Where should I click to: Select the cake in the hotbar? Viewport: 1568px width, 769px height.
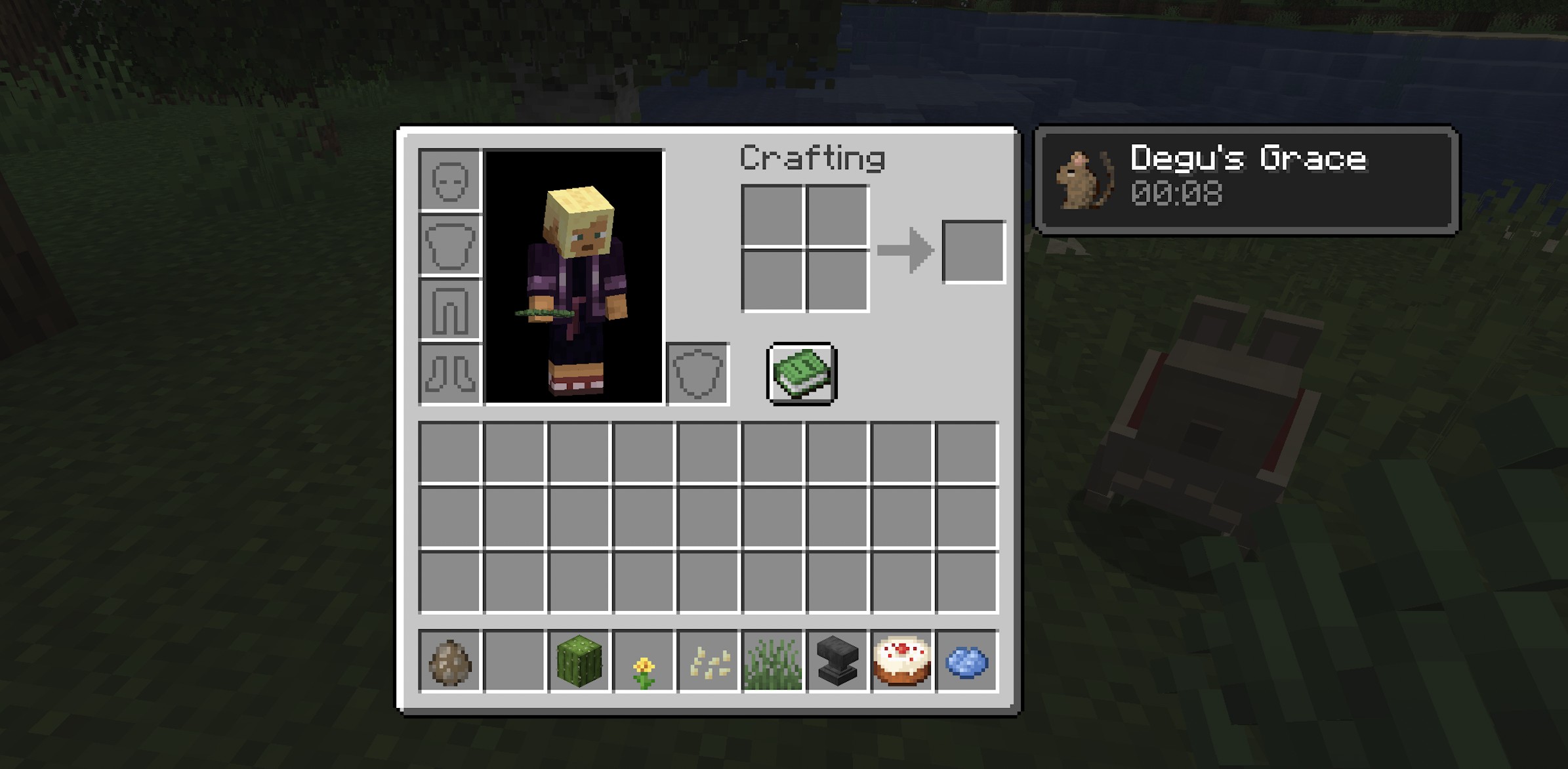(902, 661)
